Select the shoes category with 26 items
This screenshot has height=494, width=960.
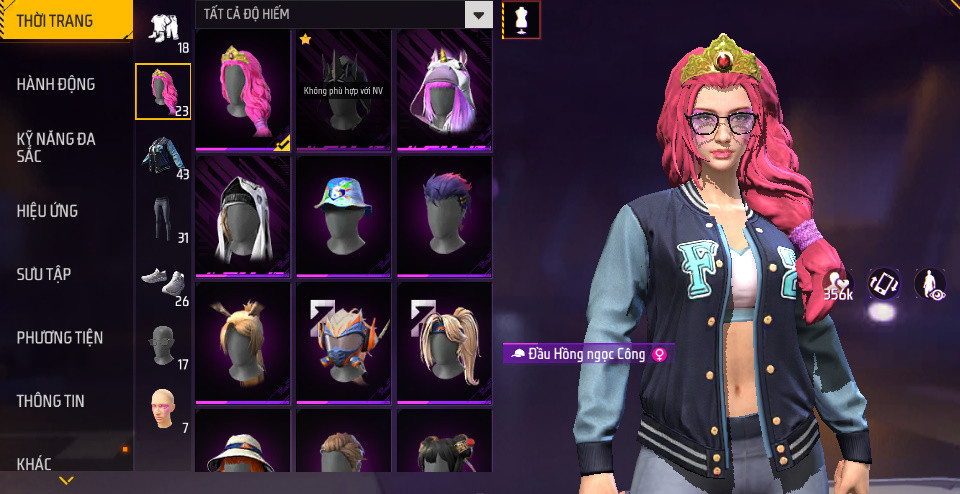click(162, 283)
